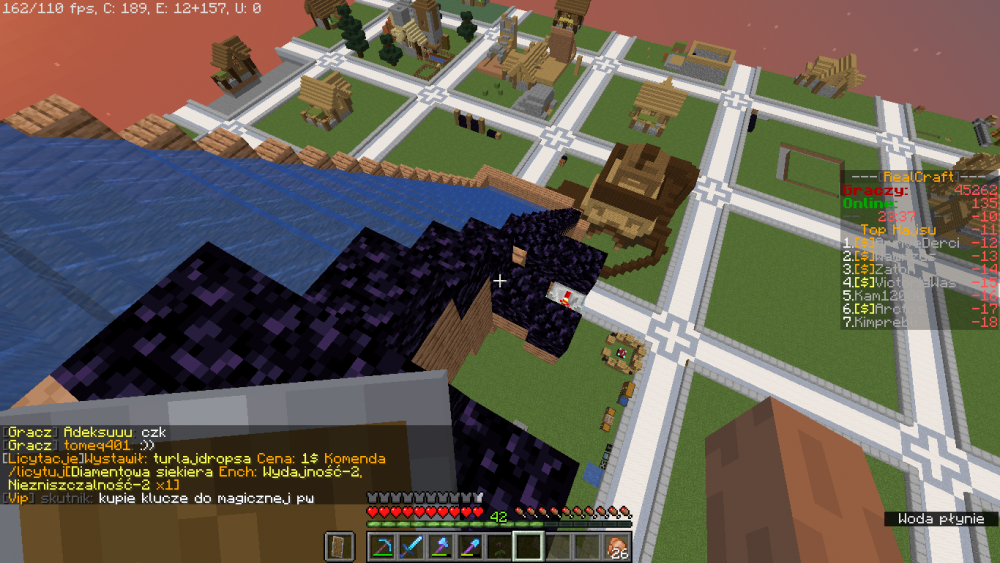Click the shield in the offhand slot

[x=340, y=546]
